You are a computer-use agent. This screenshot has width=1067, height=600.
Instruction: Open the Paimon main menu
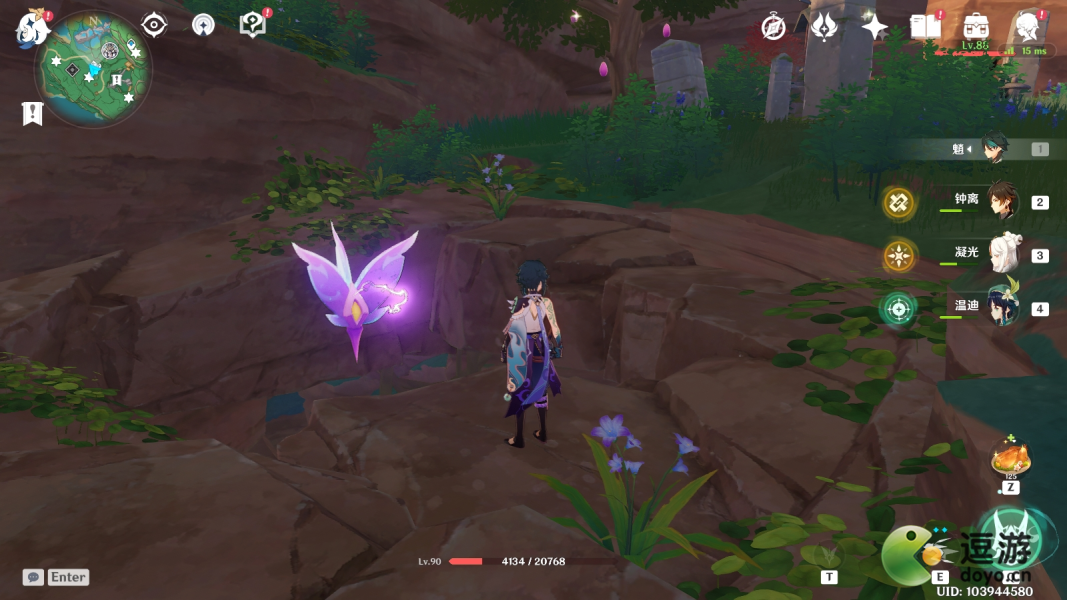pyautogui.click(x=32, y=28)
